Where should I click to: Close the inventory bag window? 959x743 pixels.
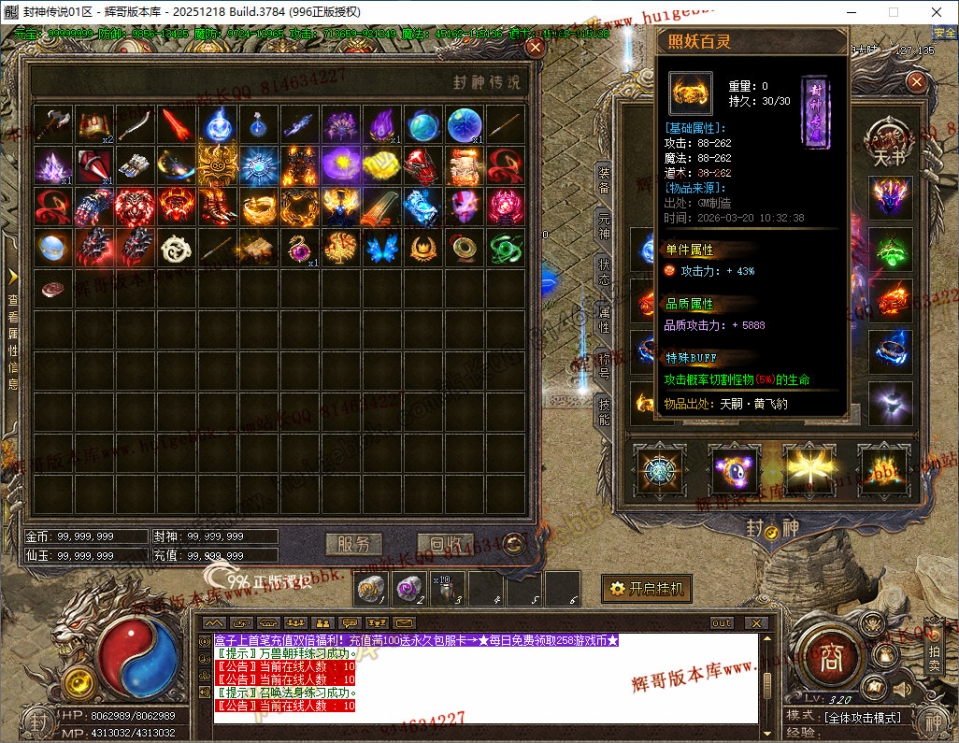click(x=535, y=47)
